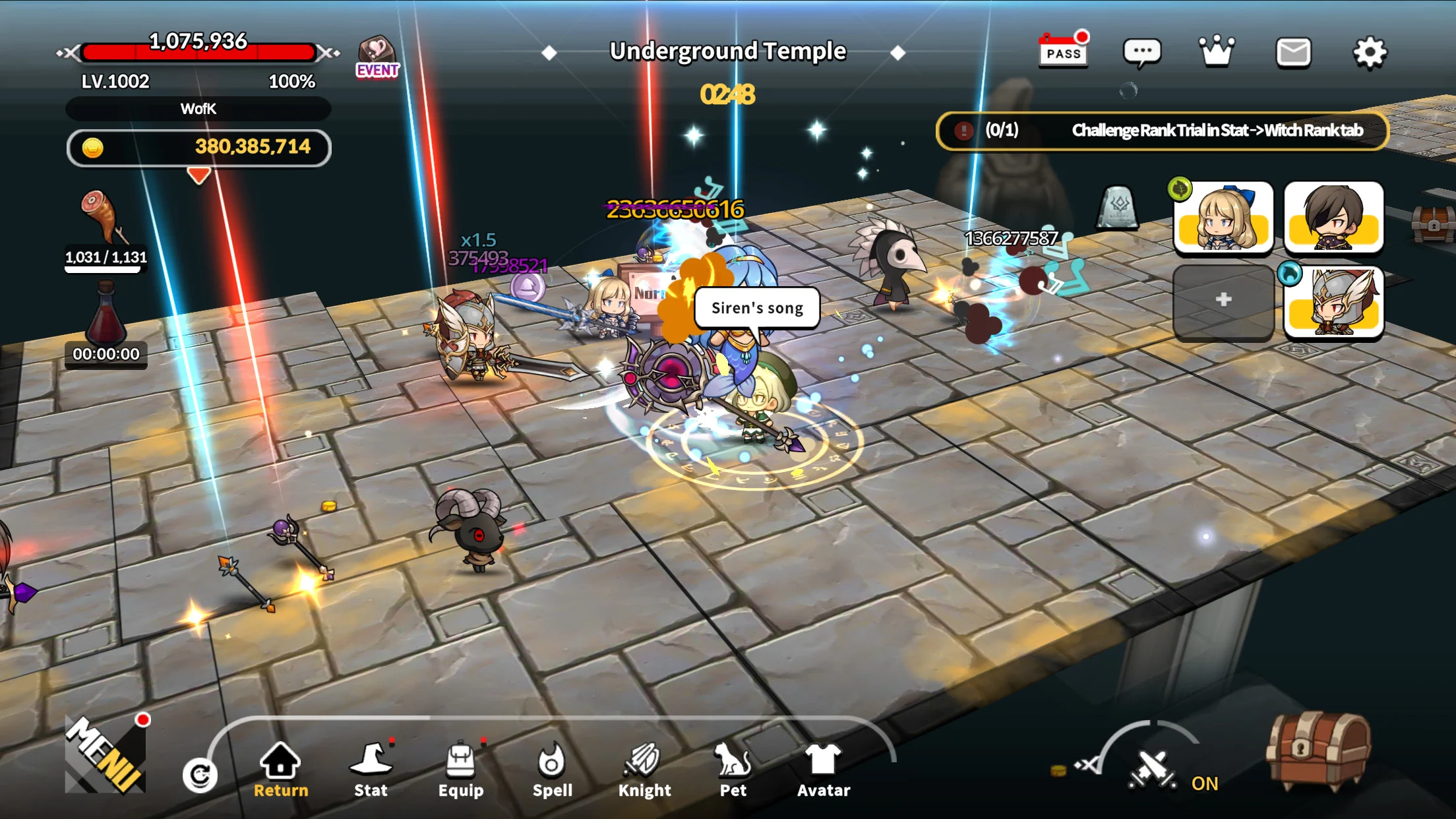
Task: Open the Stat witch hat menu
Action: point(371,770)
